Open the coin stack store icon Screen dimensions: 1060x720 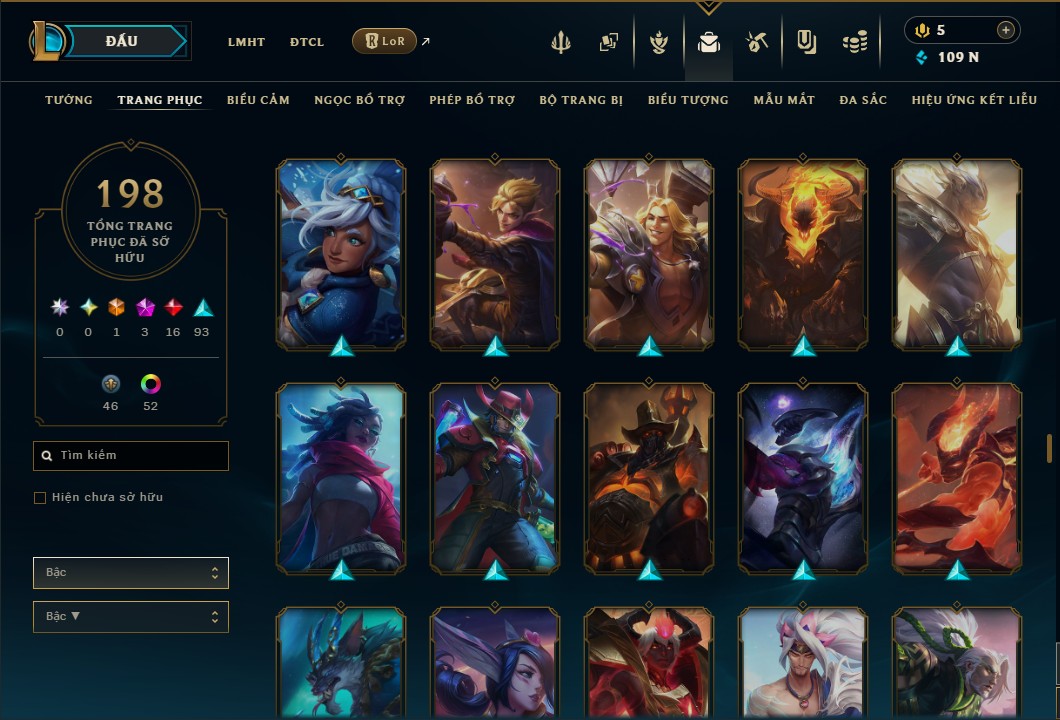tap(854, 42)
